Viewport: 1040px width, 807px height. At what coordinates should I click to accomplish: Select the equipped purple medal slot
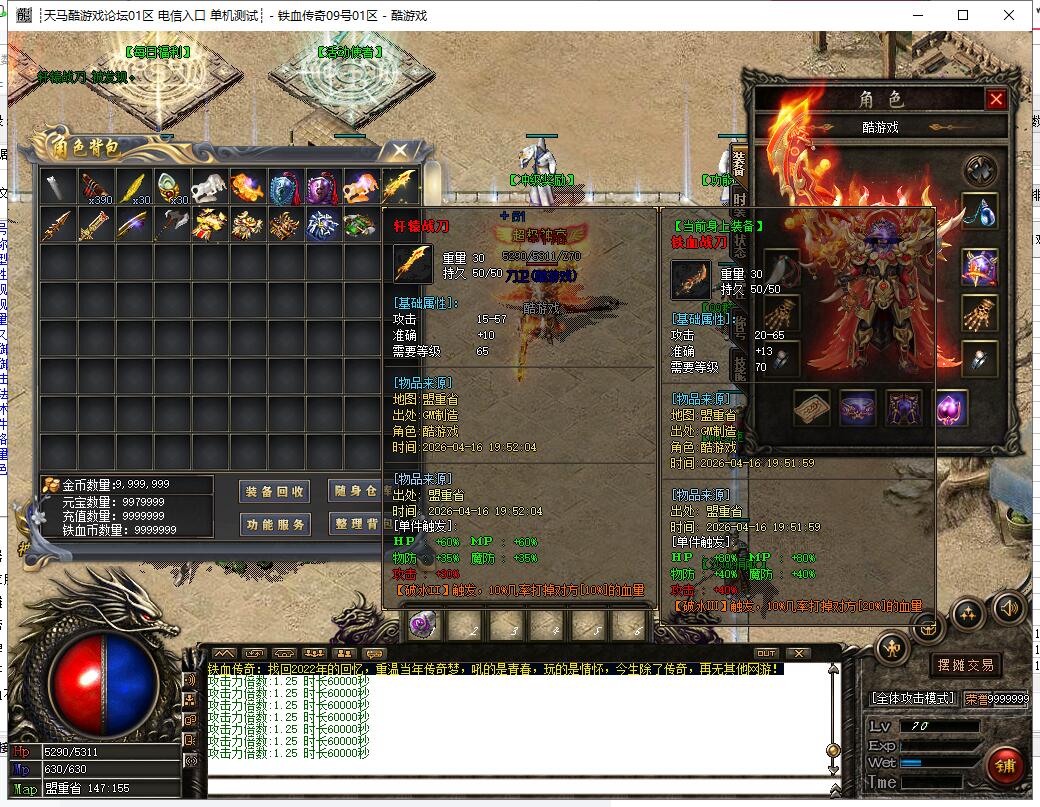click(979, 266)
